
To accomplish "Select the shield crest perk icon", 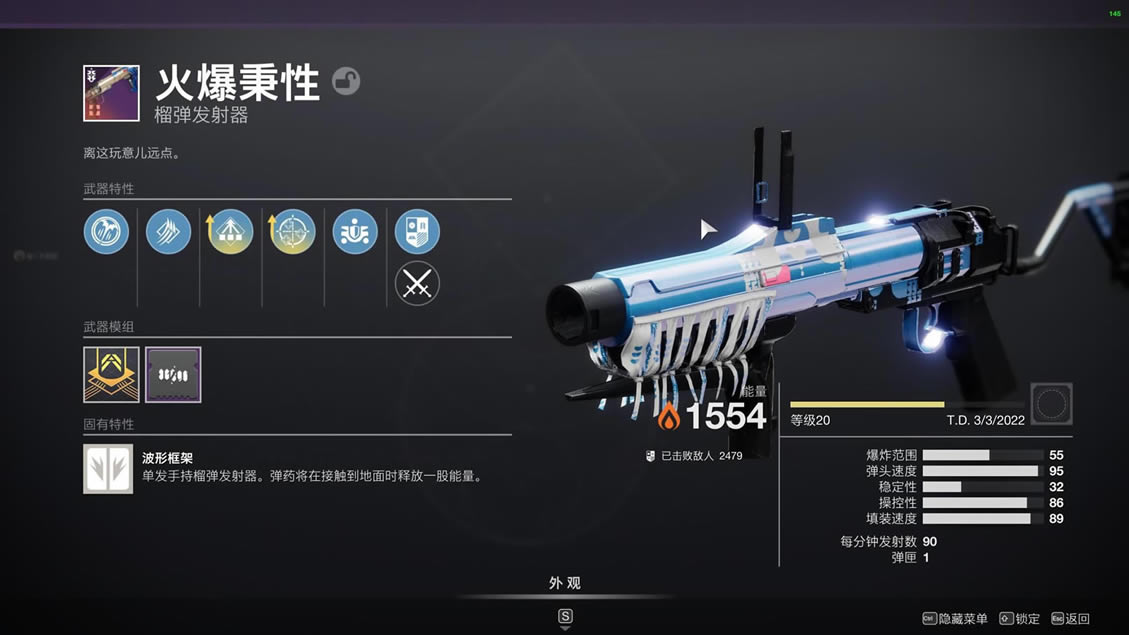I will pos(417,232).
